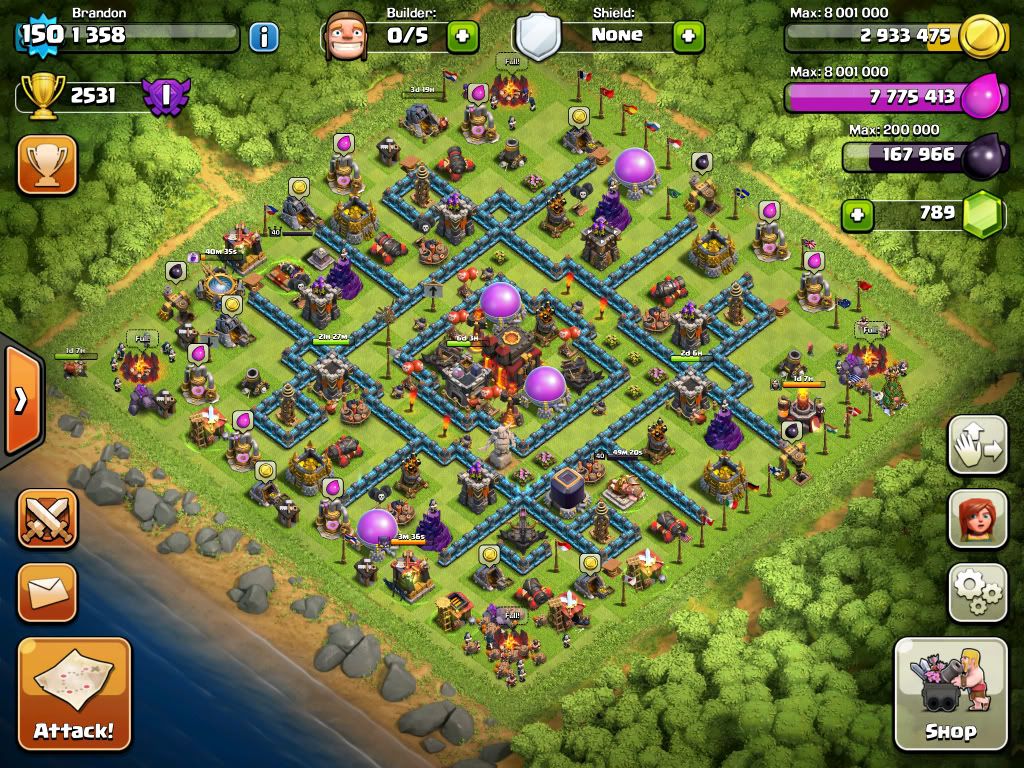
Task: Tap the purple league badge
Action: point(164,96)
